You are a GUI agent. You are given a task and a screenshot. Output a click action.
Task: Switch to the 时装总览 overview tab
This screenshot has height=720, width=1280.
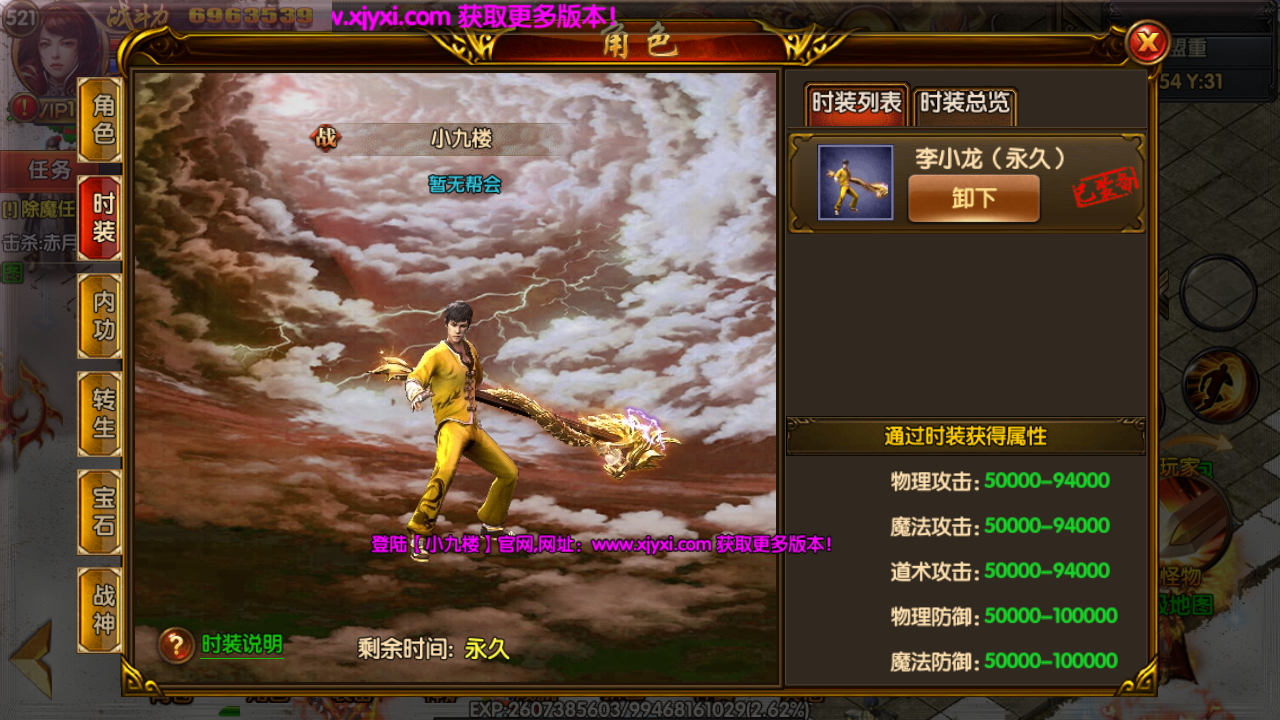coord(964,103)
